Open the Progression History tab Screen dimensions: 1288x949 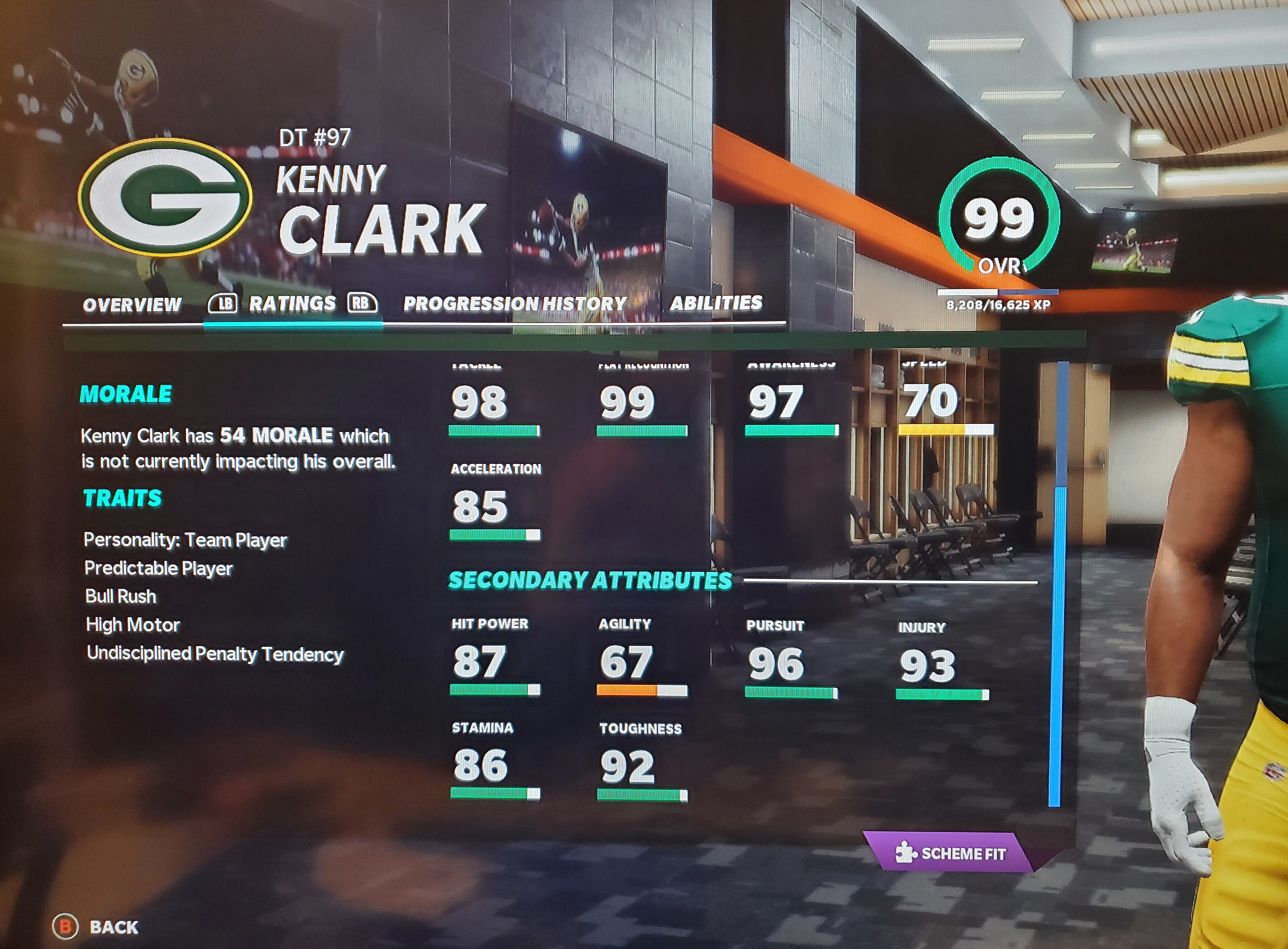515,303
